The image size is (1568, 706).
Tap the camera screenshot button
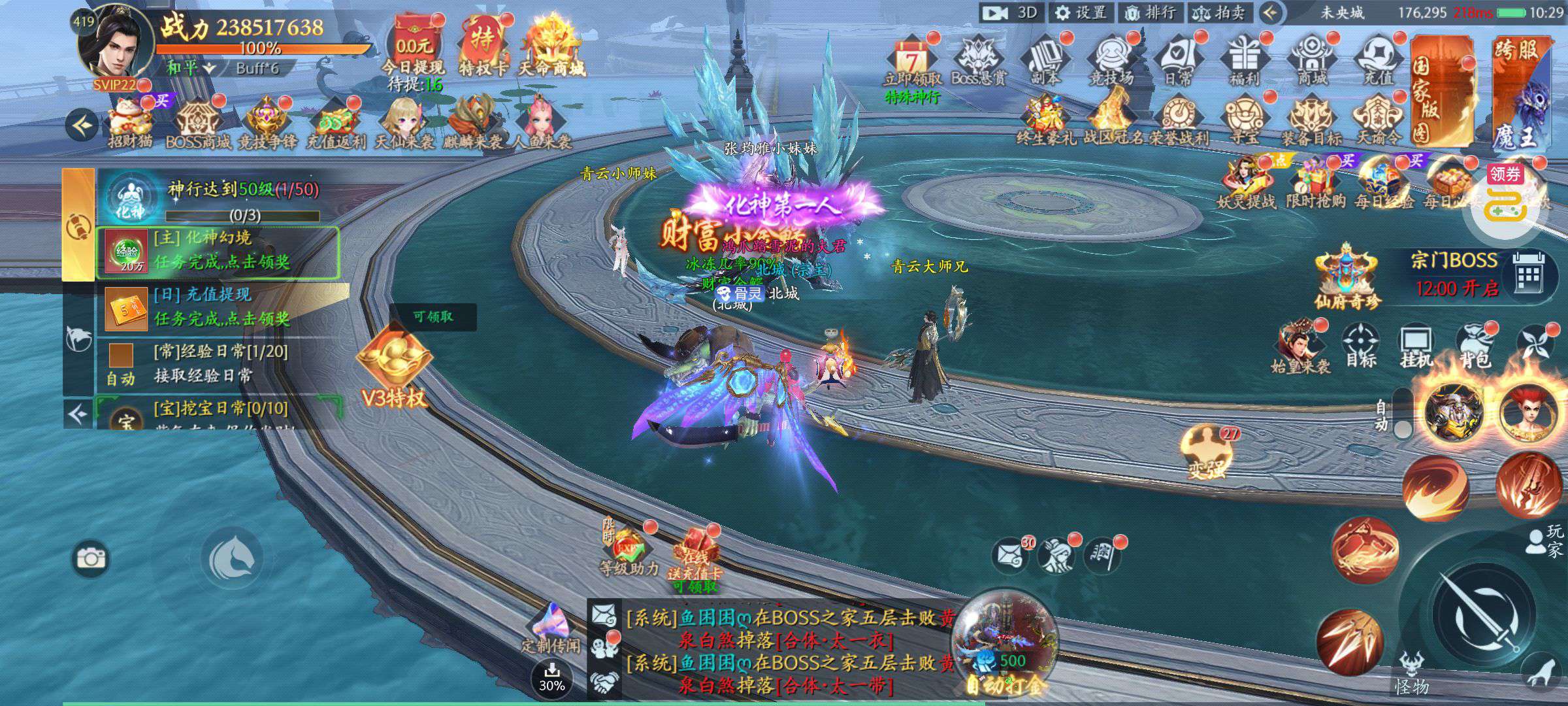[90, 558]
